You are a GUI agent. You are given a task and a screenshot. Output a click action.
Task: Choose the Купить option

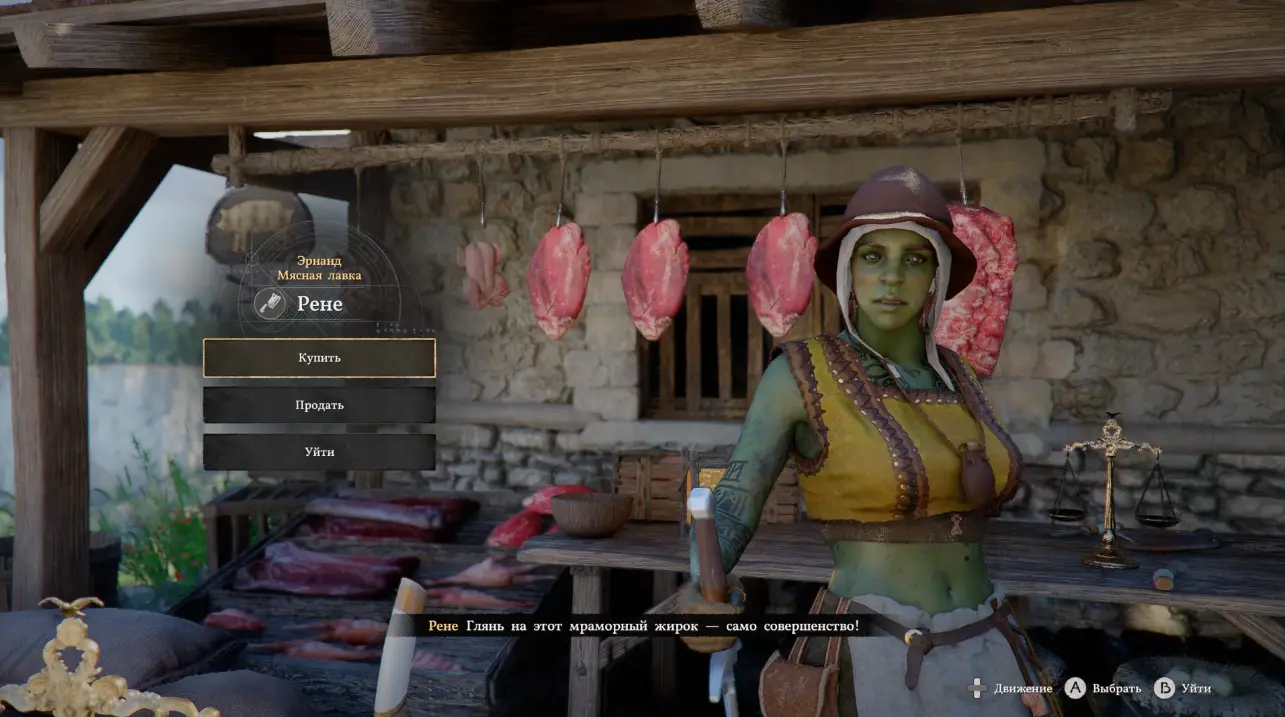pos(319,358)
